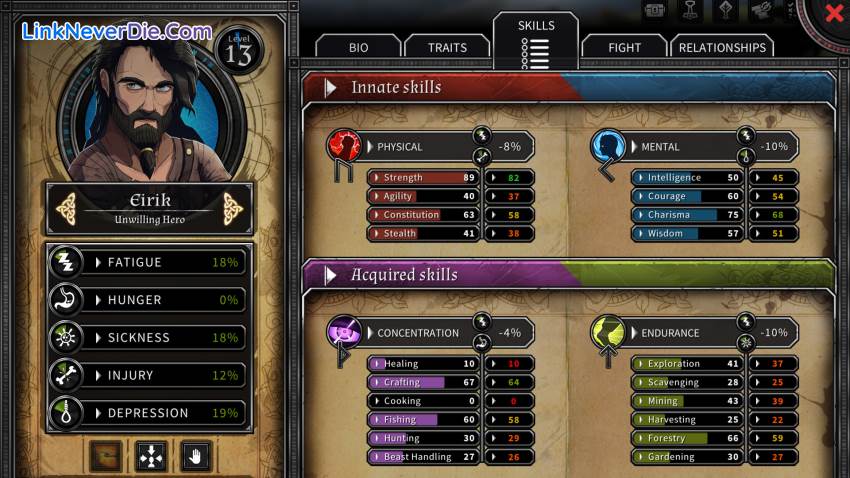850x478 pixels.
Task: Open the Traits tab
Action: 447,47
